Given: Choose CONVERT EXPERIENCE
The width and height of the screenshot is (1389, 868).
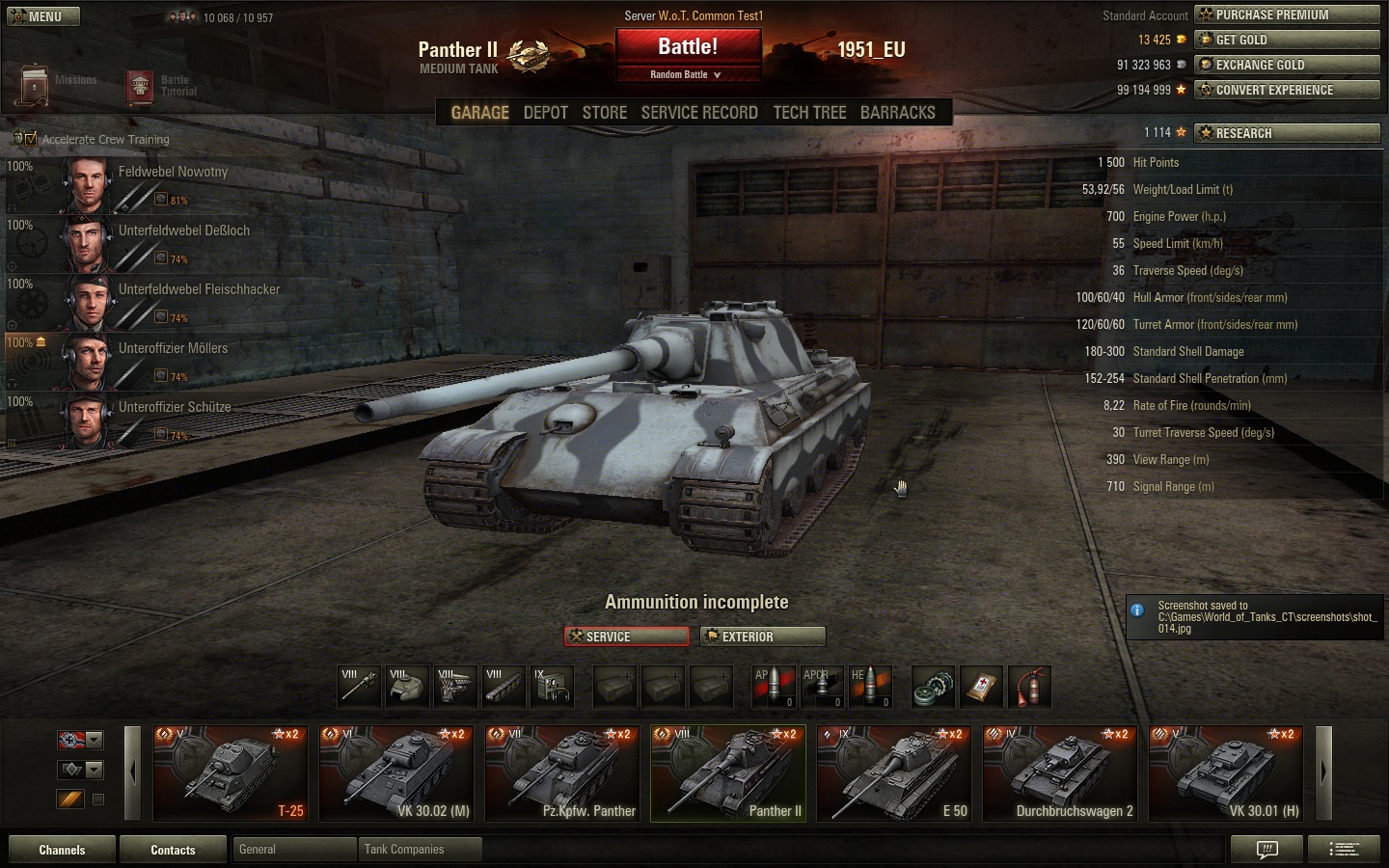Looking at the screenshot, I should click(1287, 90).
